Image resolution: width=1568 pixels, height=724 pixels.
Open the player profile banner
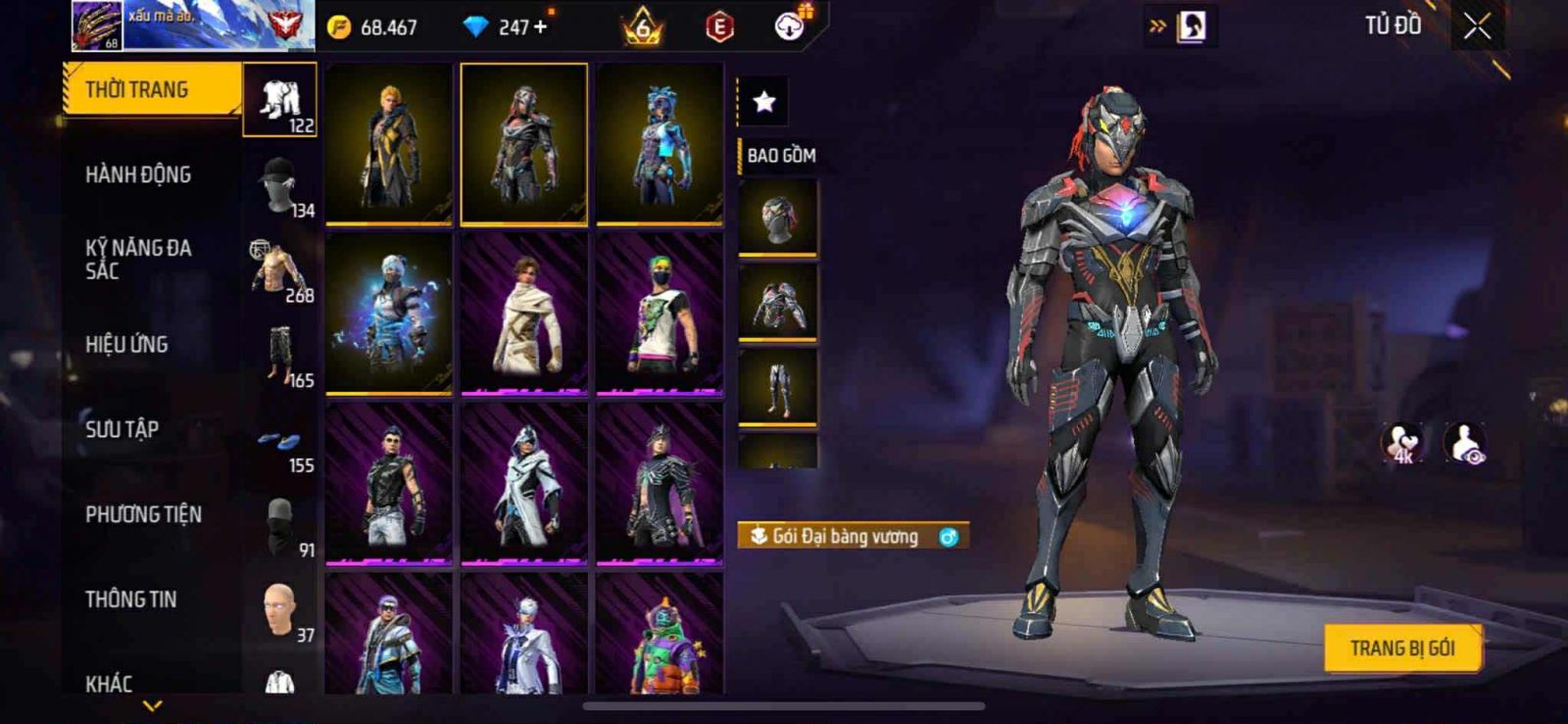(192, 26)
